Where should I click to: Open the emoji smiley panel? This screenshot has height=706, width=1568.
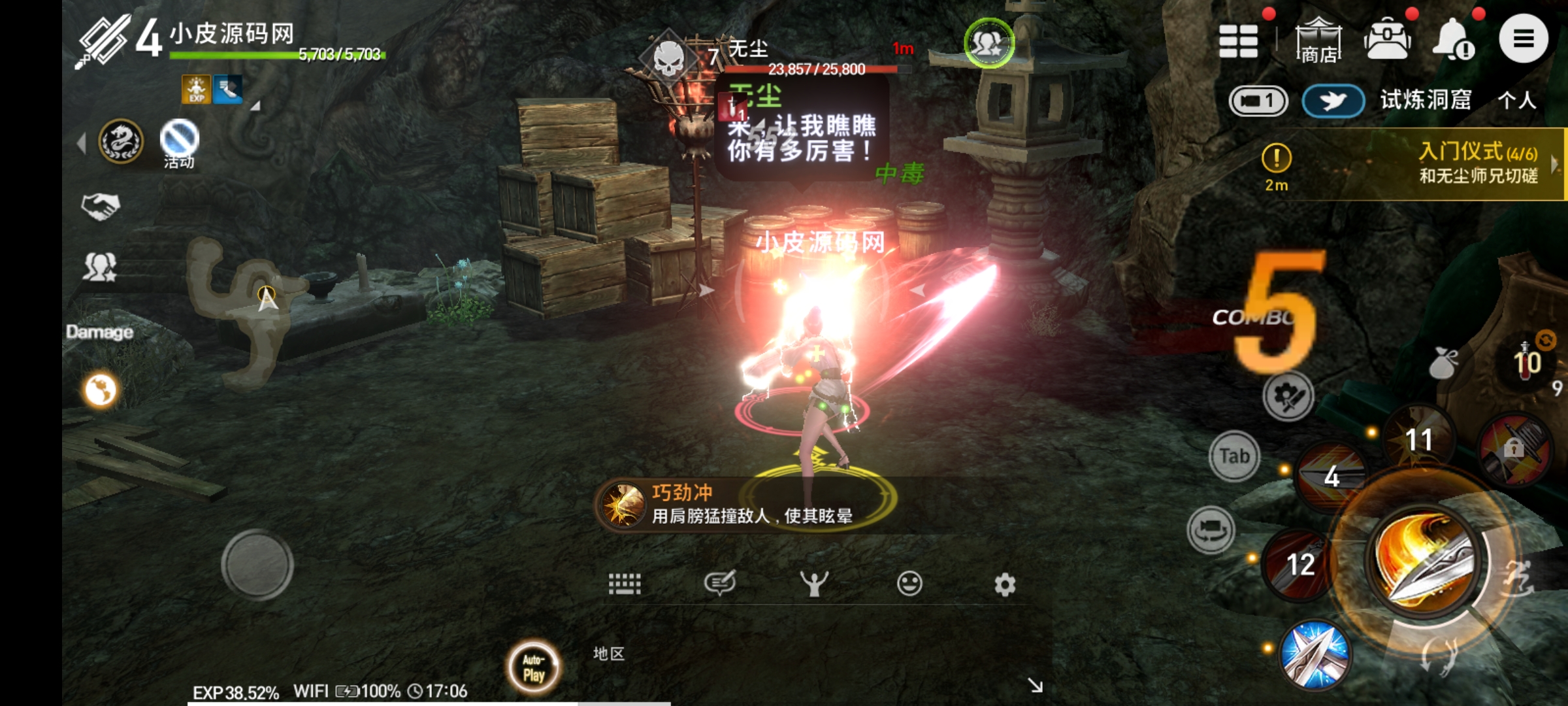click(x=909, y=583)
